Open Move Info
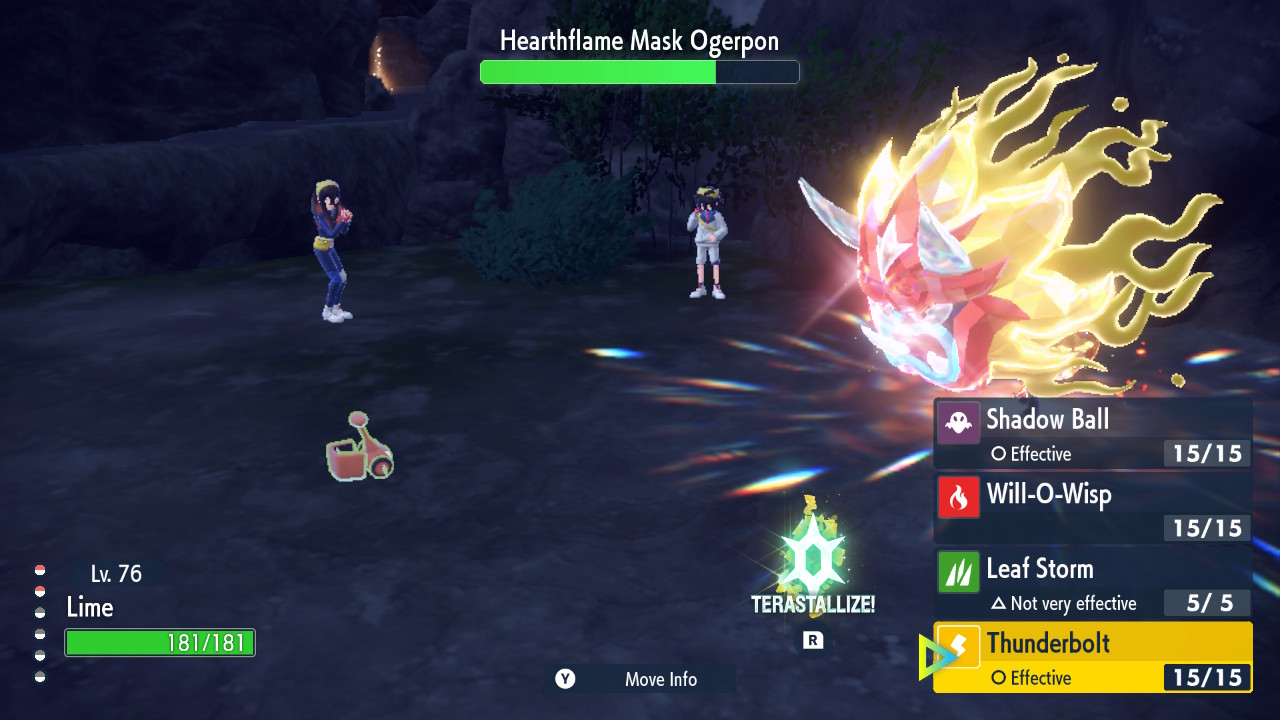Image resolution: width=1280 pixels, height=720 pixels. [641, 679]
